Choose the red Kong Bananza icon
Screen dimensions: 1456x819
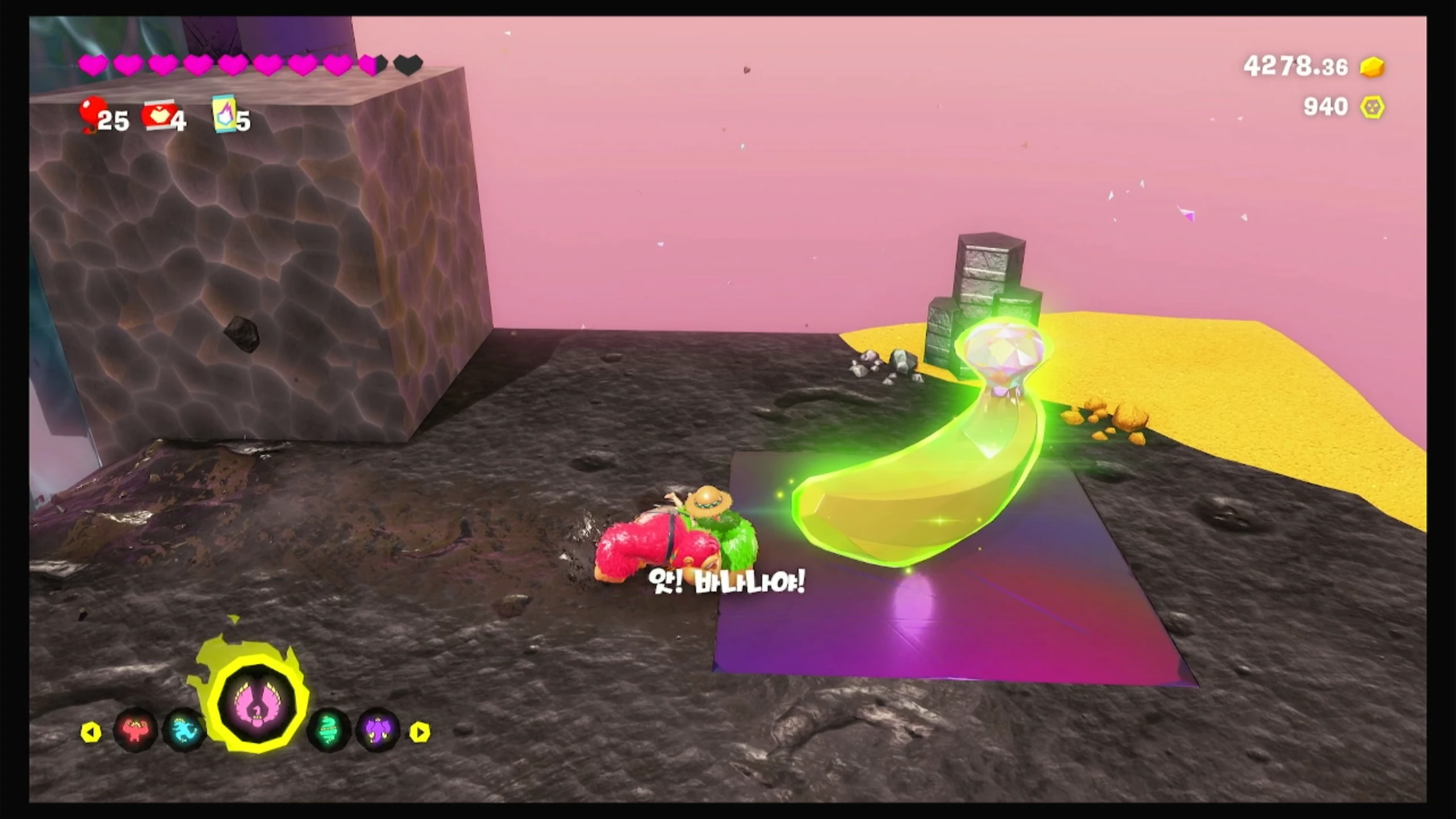[135, 731]
